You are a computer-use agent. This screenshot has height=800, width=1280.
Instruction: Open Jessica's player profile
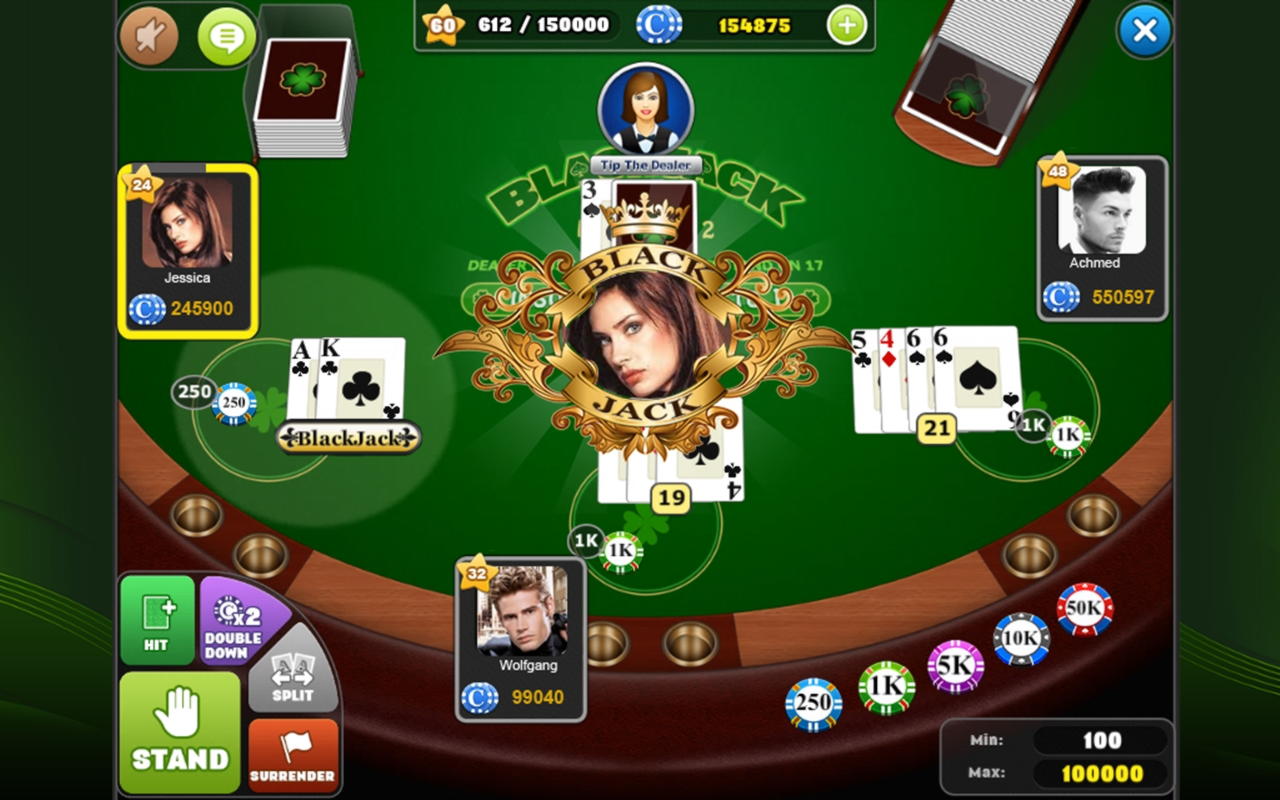click(x=186, y=240)
